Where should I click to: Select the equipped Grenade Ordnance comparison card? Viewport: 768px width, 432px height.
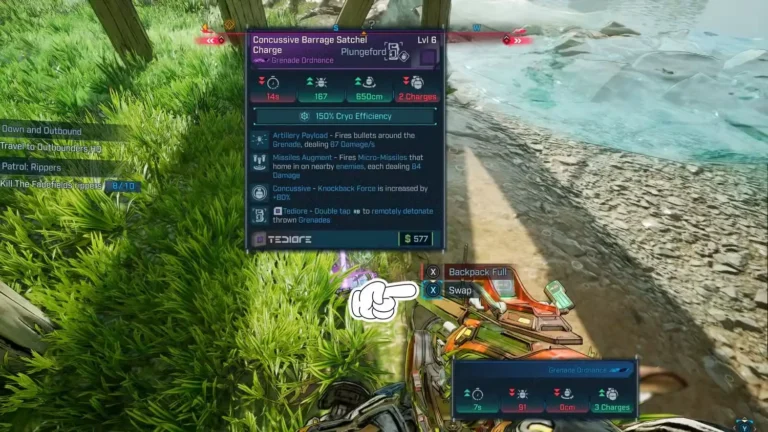click(545, 388)
